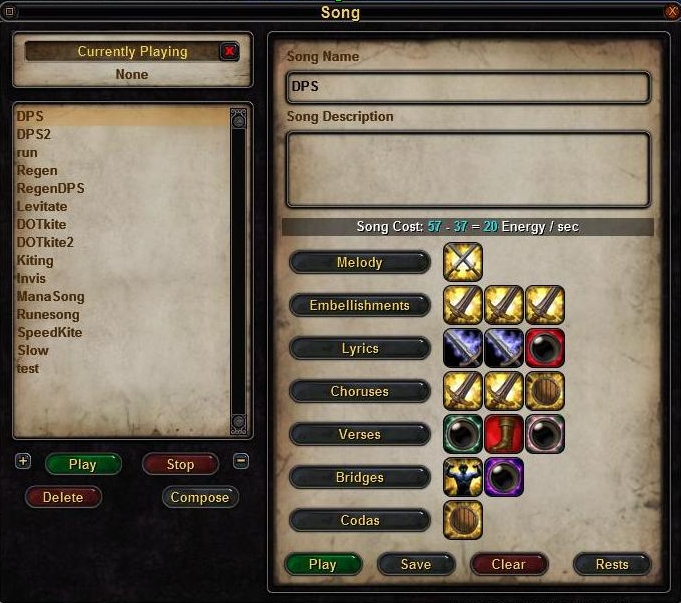Clear the song composition
This screenshot has height=603, width=681.
click(508, 564)
